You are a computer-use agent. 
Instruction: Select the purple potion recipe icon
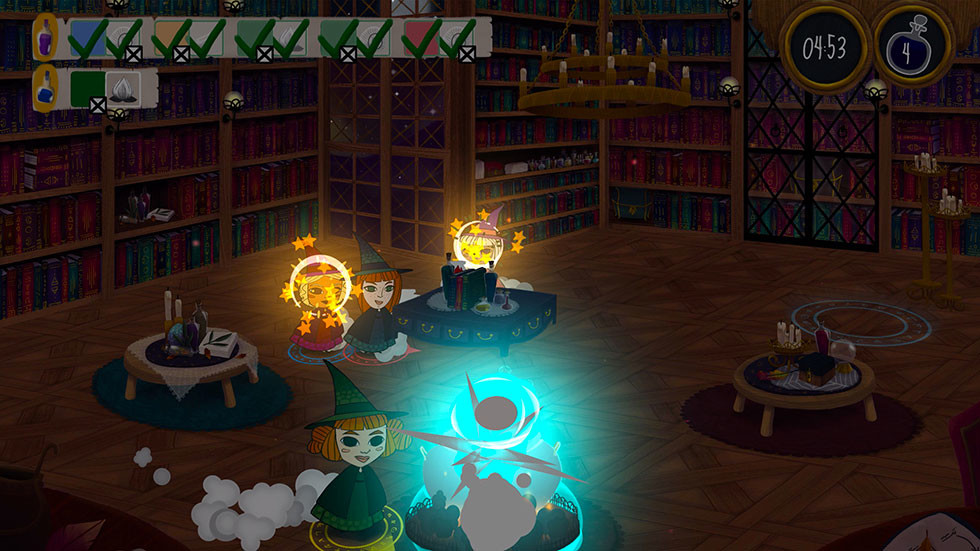[x=45, y=38]
